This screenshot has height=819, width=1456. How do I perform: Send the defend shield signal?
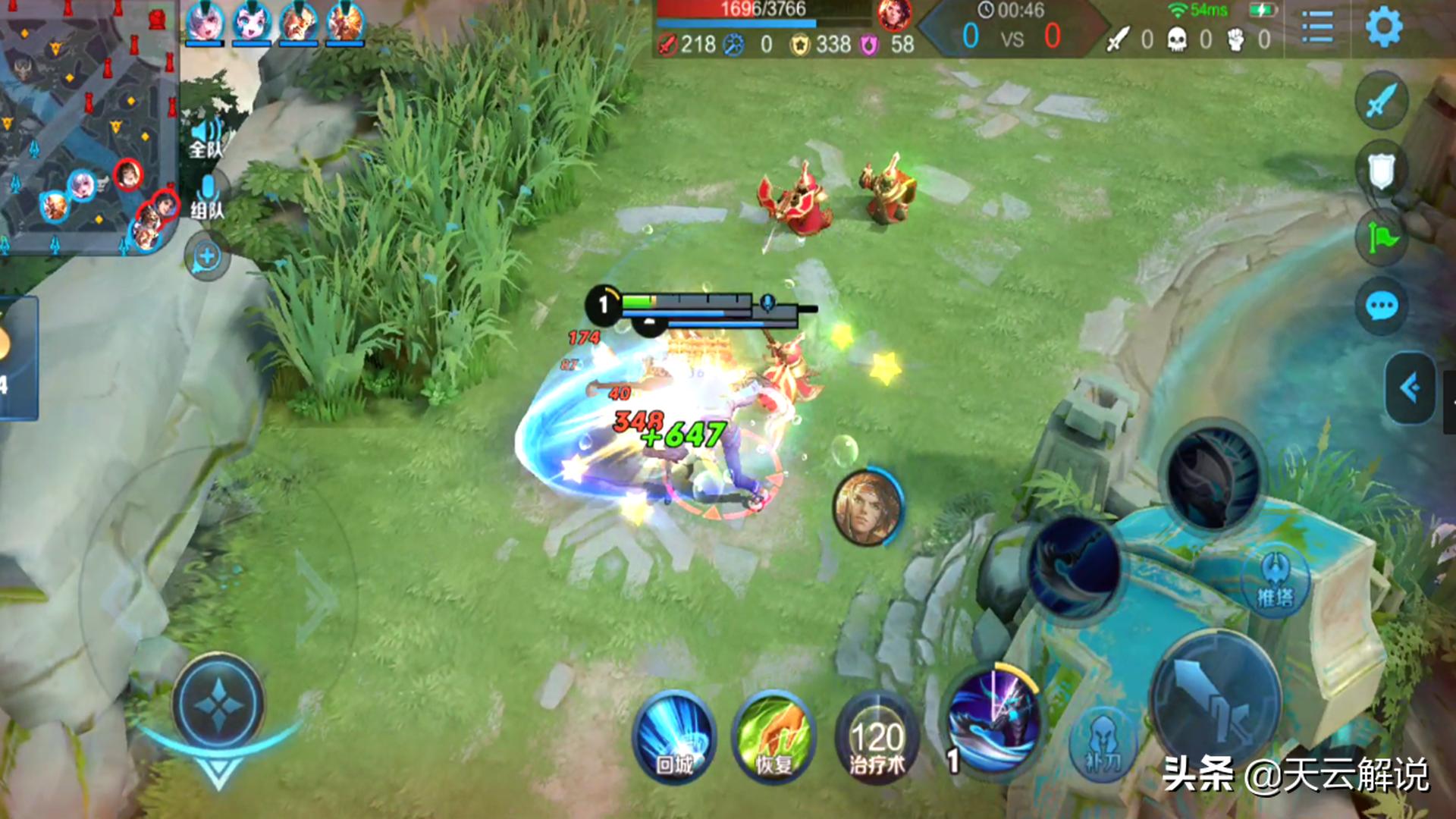(x=1381, y=170)
